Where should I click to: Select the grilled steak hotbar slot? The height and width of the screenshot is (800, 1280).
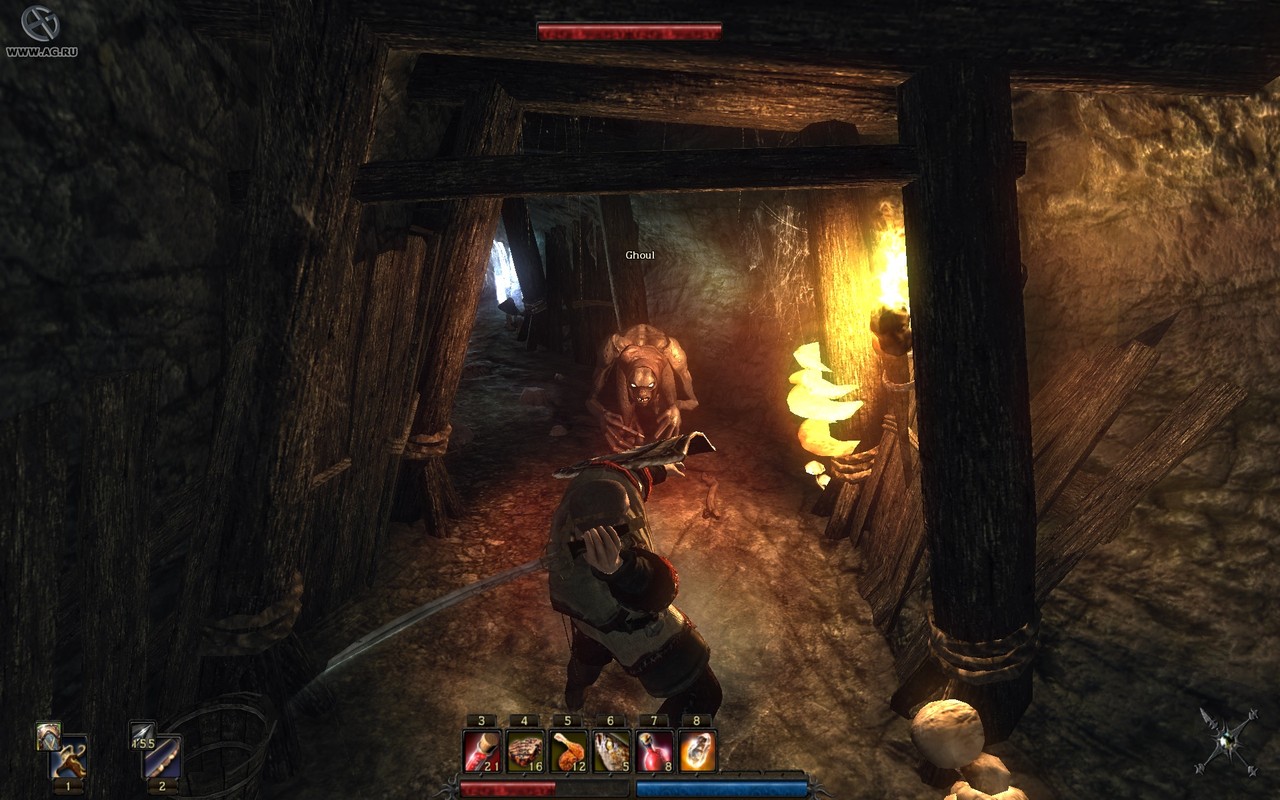coord(525,751)
